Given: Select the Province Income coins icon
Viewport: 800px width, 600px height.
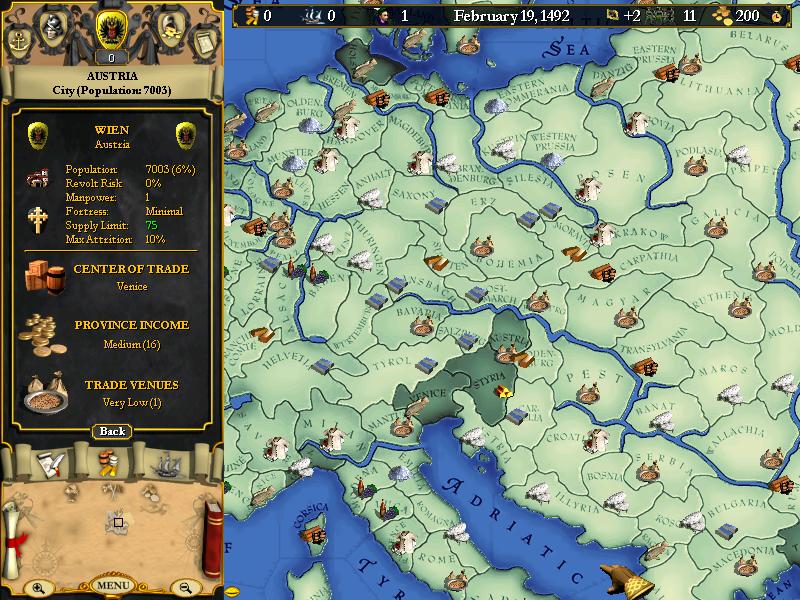Looking at the screenshot, I should tap(43, 333).
